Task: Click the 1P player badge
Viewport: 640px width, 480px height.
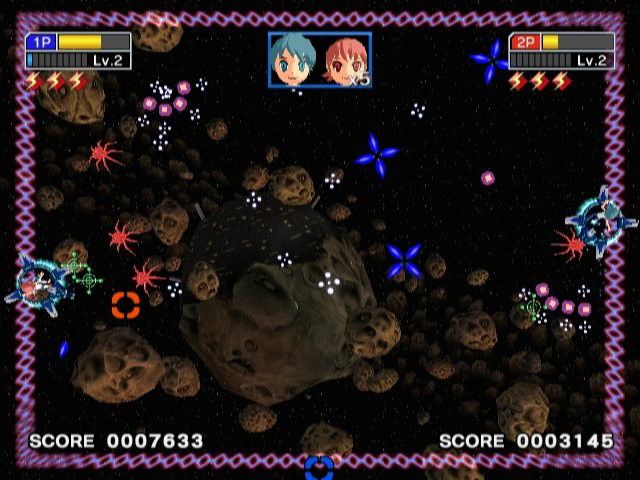Action: pyautogui.click(x=42, y=42)
